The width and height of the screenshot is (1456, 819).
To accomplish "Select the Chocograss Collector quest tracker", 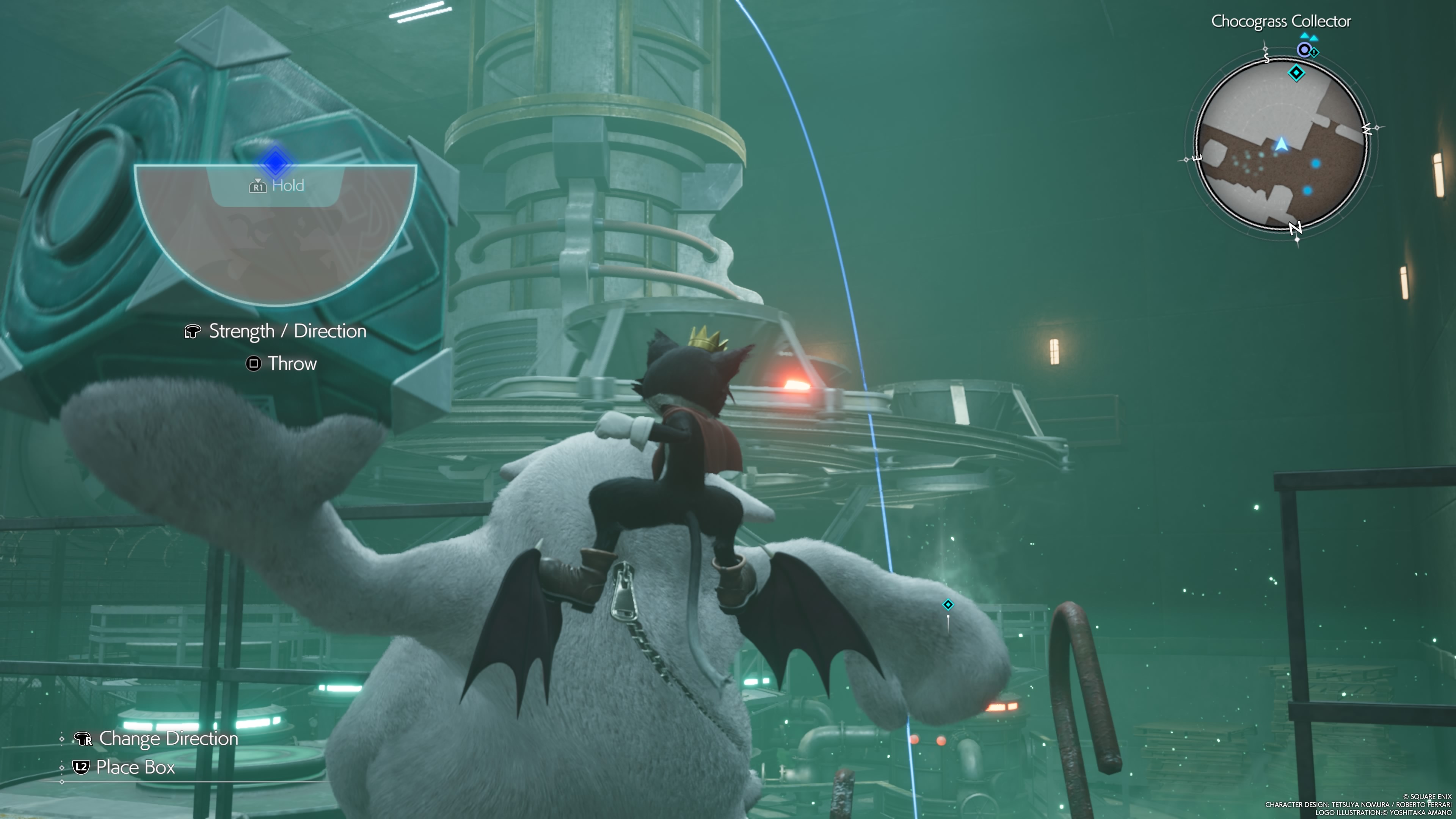I will pyautogui.click(x=1281, y=22).
